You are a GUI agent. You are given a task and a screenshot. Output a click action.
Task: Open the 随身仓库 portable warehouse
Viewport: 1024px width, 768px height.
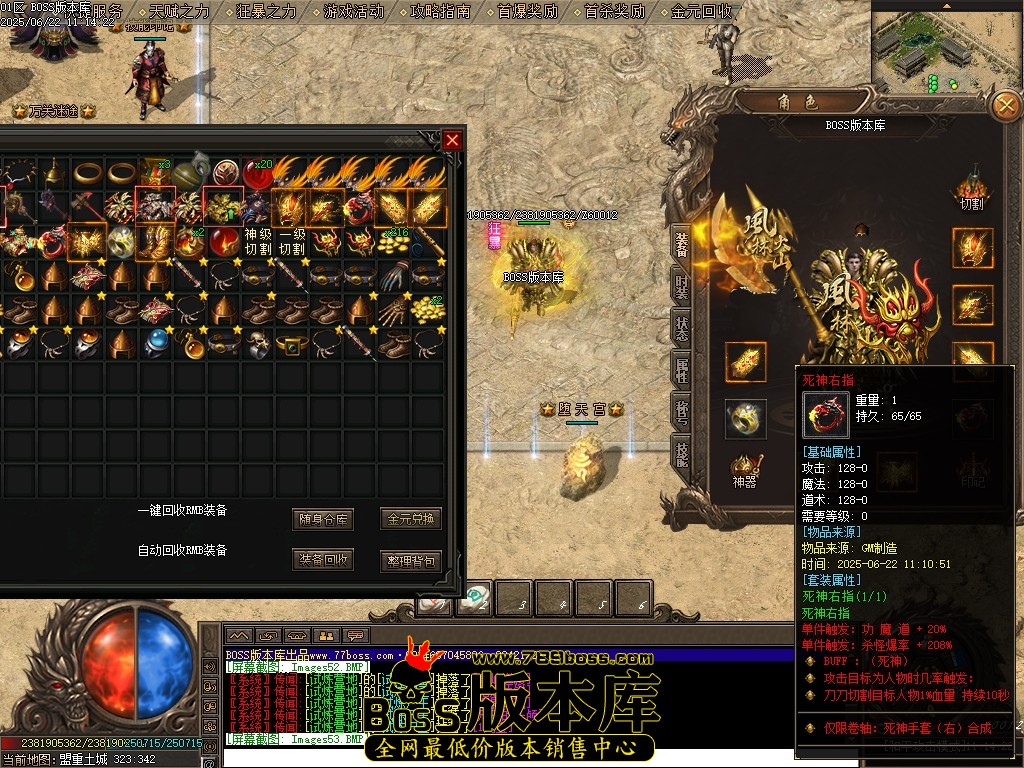click(324, 519)
